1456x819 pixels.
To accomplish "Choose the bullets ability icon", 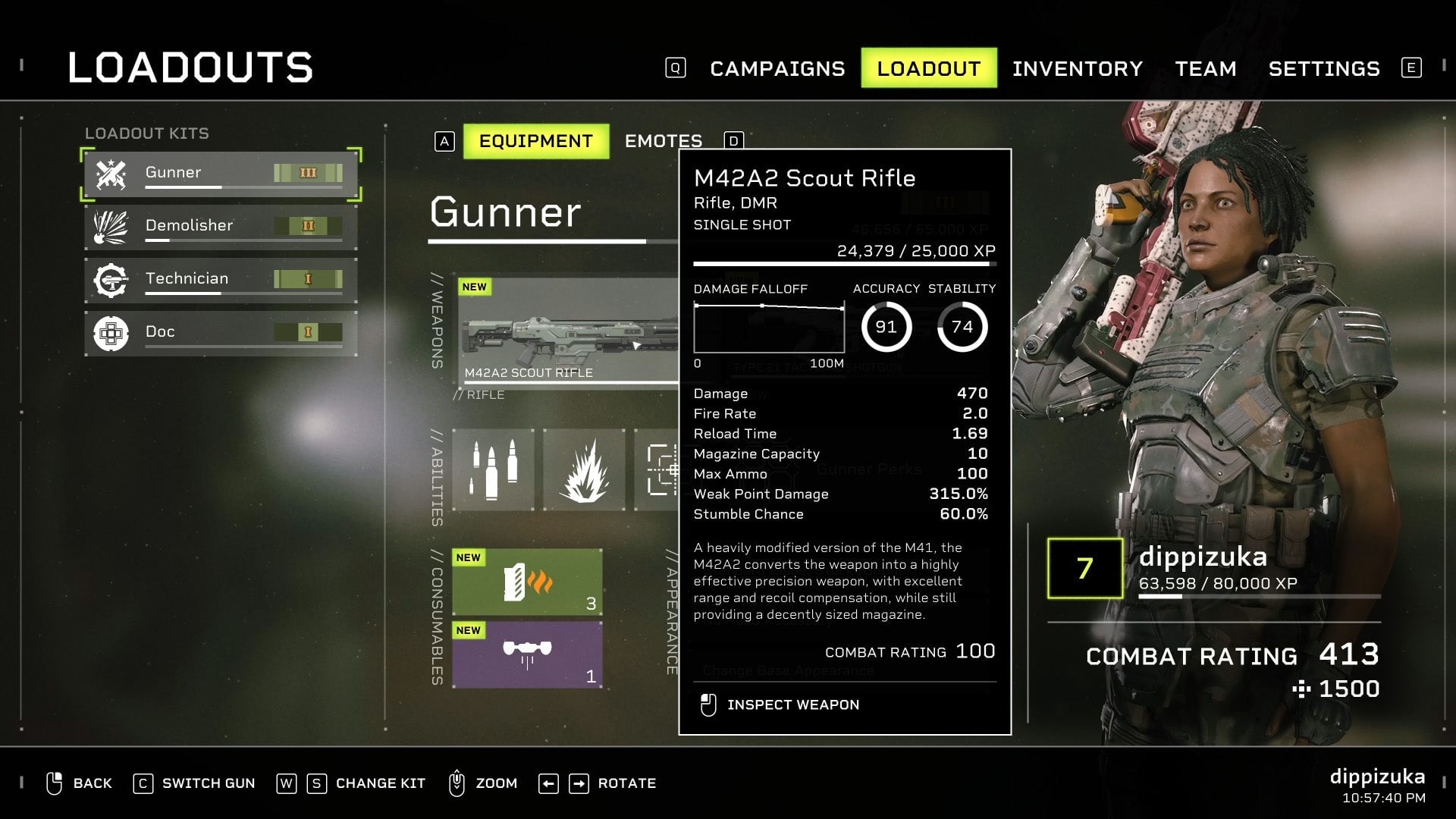I will (x=493, y=470).
